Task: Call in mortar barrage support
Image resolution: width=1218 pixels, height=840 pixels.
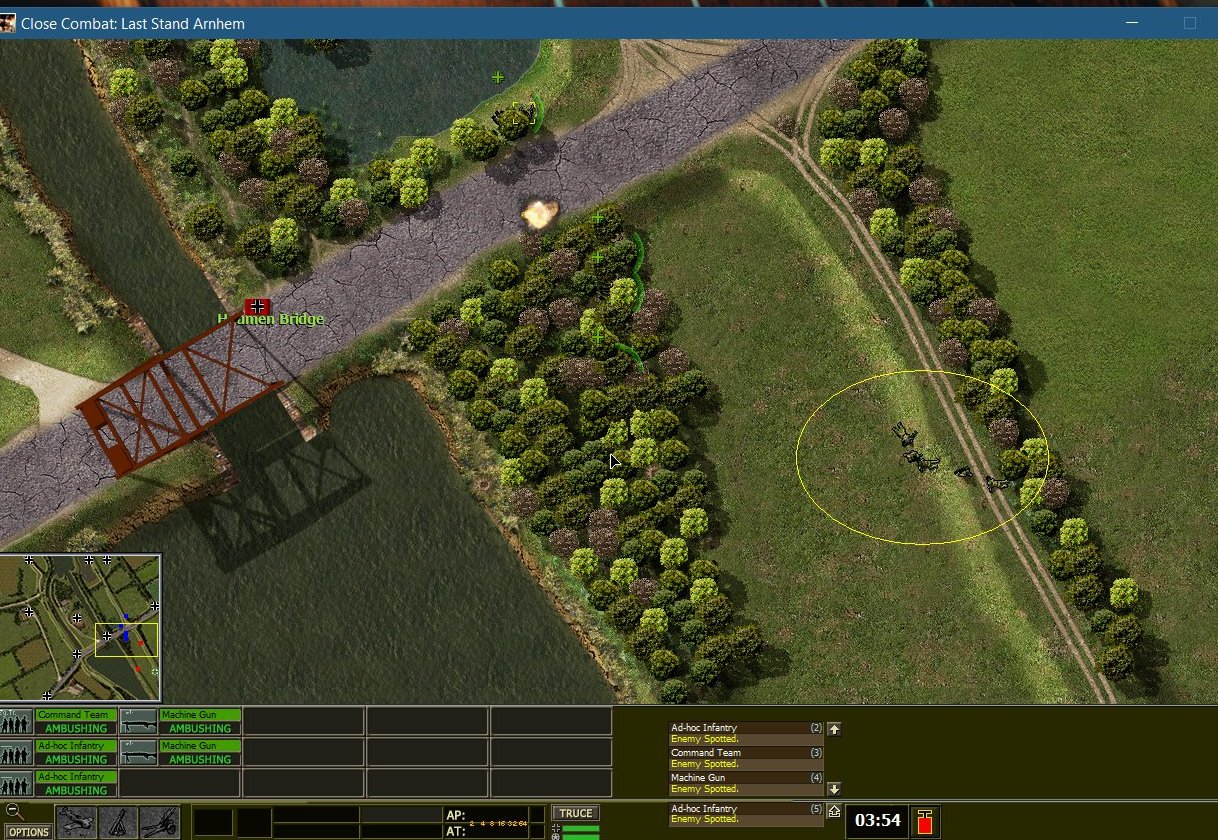Action: pos(118,822)
